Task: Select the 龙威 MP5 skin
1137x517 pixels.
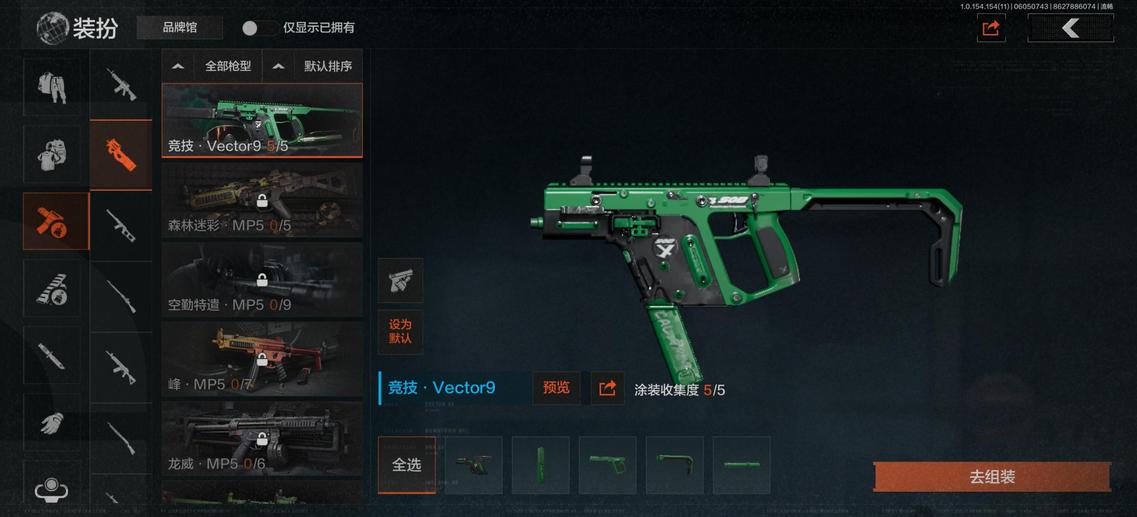Action: pyautogui.click(x=262, y=438)
